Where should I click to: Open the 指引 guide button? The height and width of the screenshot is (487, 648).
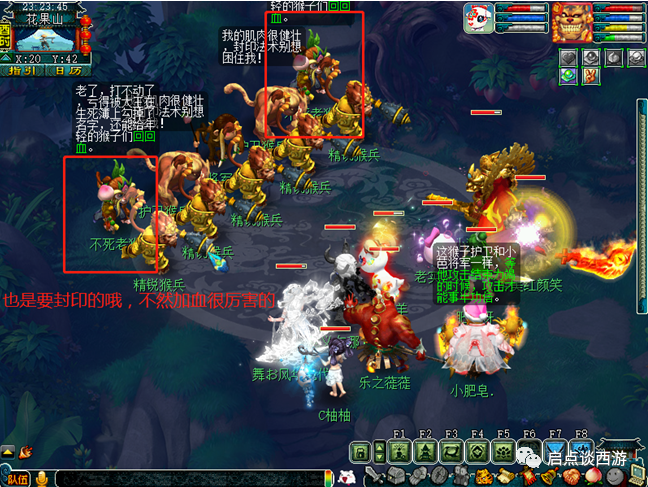24,71
